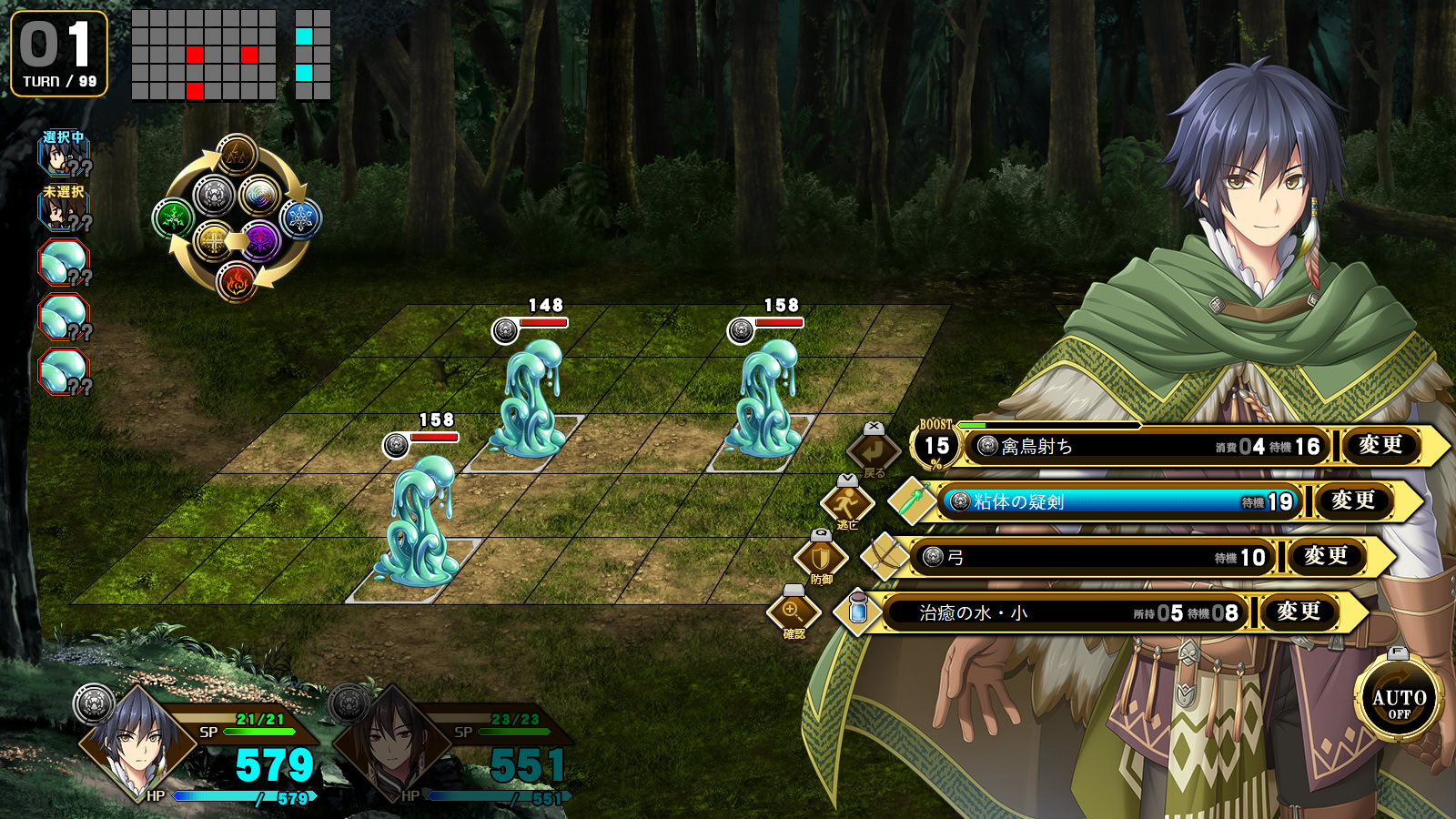This screenshot has height=819, width=1456.
Task: Target the slime with 148 HP
Action: point(530,396)
